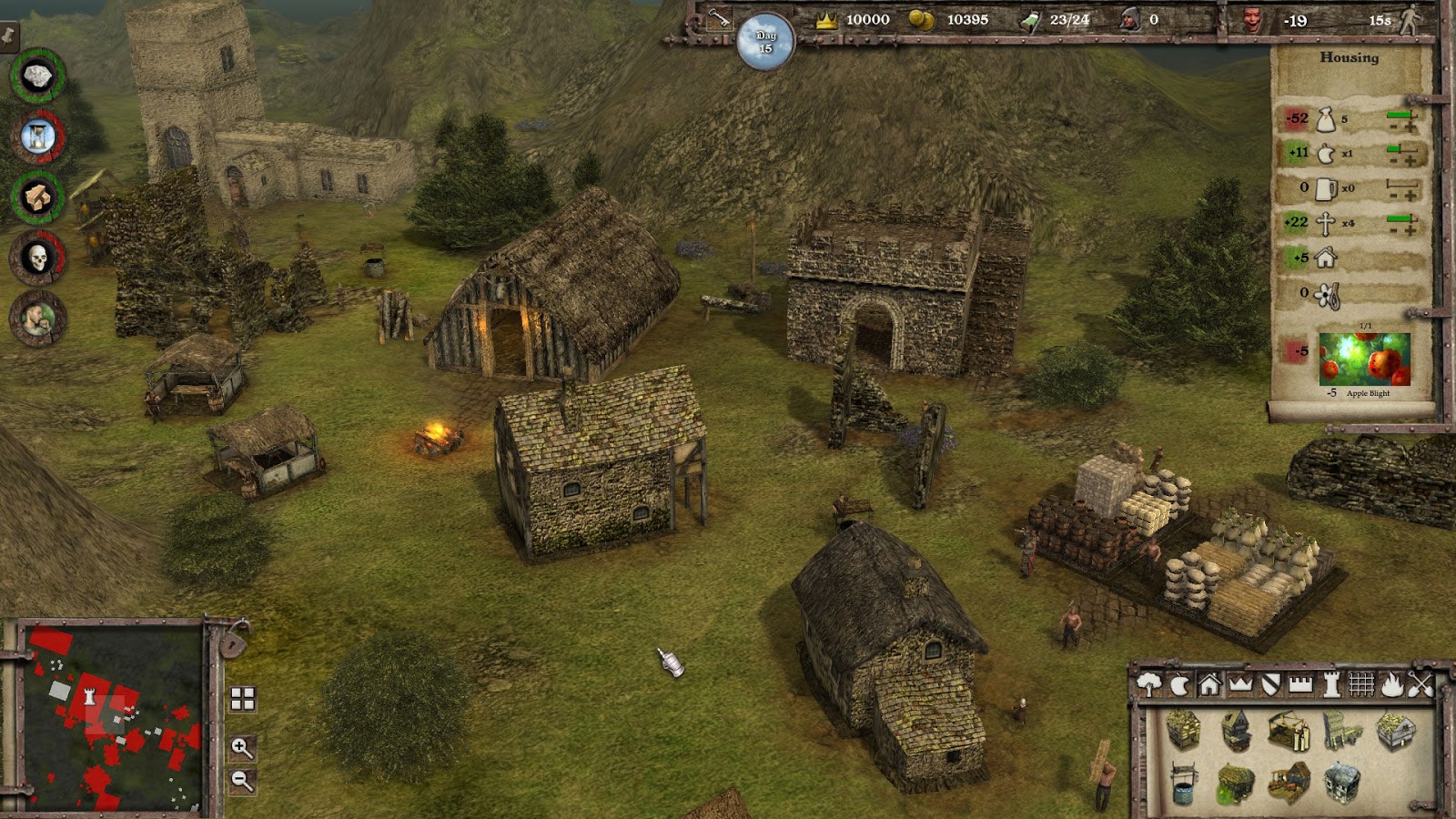Open the stone objective indicator

pyautogui.click(x=37, y=77)
